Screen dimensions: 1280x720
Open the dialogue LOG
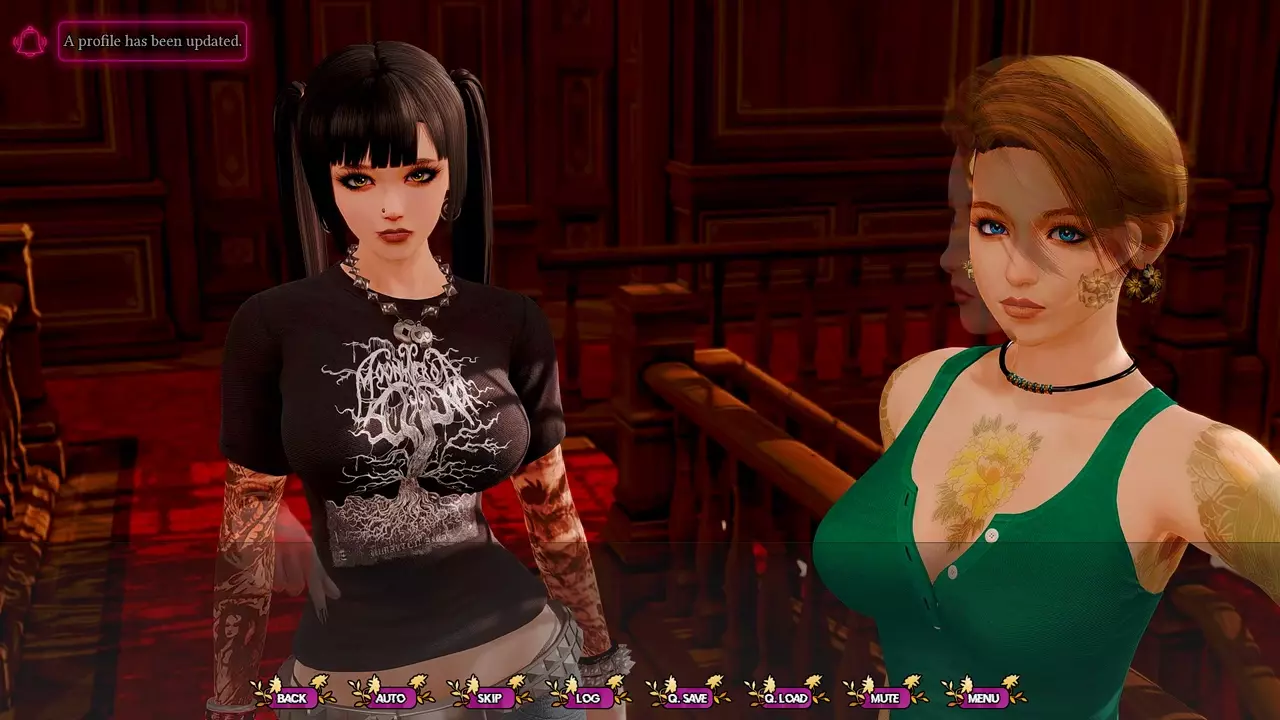click(588, 697)
